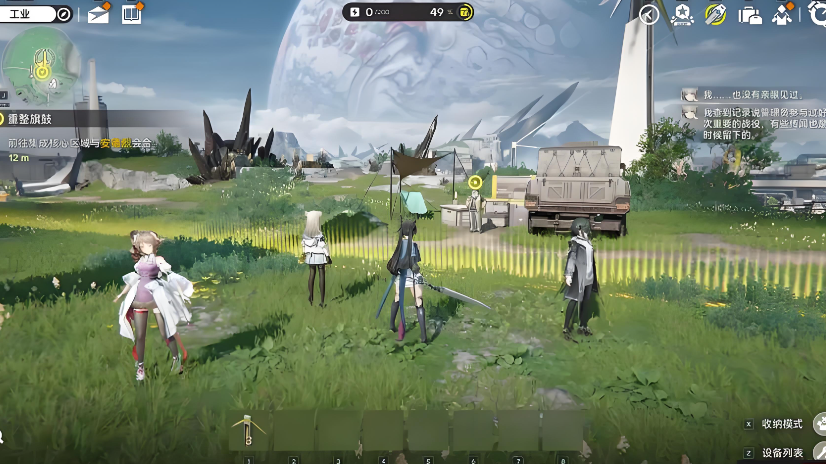826x464 pixels.
Task: Open the dialogue log message panel
Action: [x=752, y=114]
